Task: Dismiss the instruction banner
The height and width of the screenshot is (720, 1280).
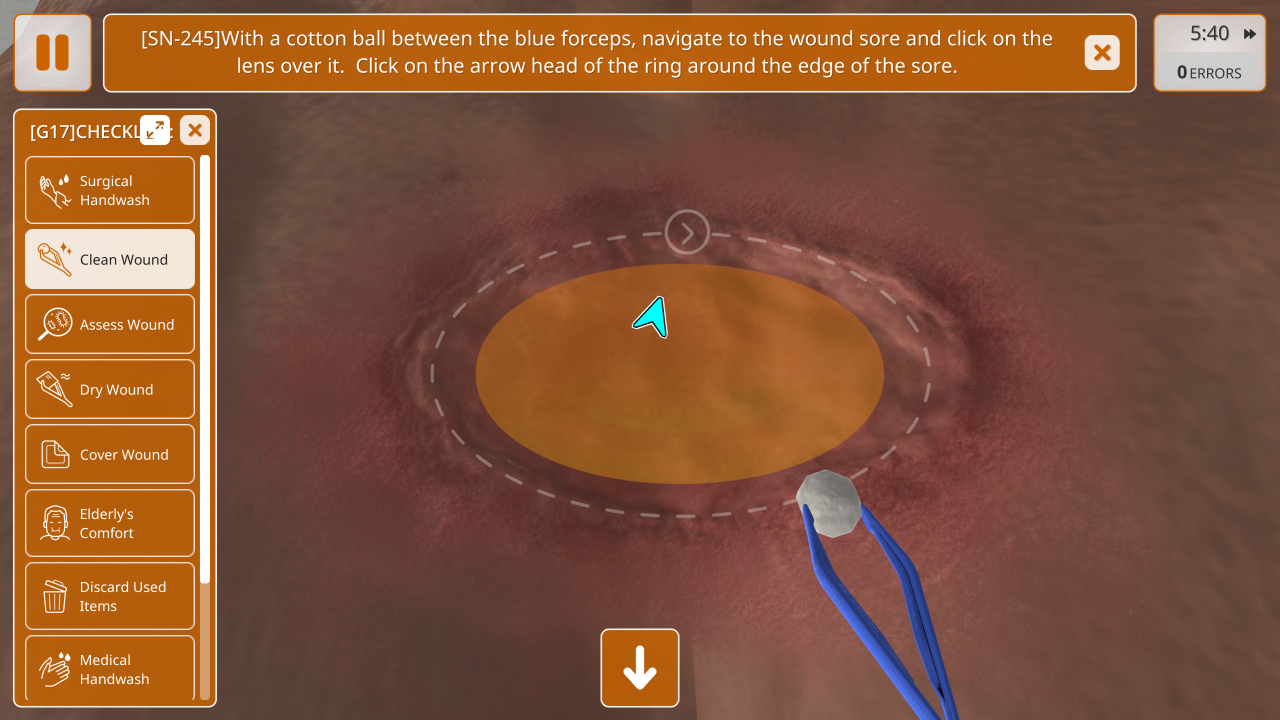Action: point(1102,53)
